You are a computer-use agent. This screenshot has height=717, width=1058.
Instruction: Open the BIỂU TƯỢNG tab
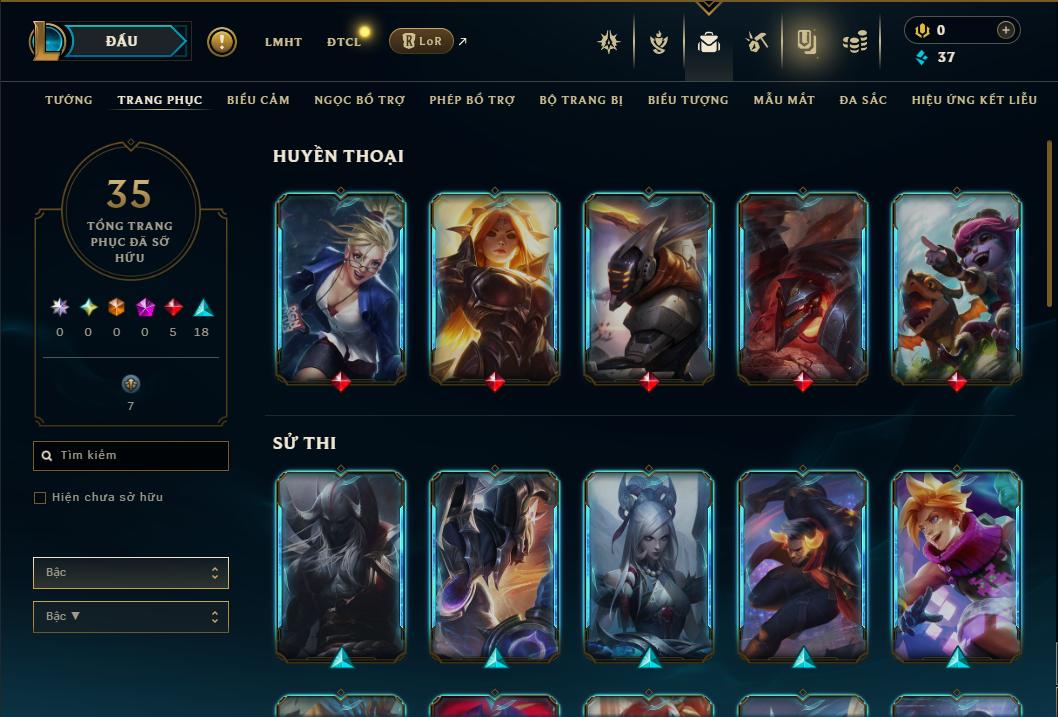click(688, 100)
